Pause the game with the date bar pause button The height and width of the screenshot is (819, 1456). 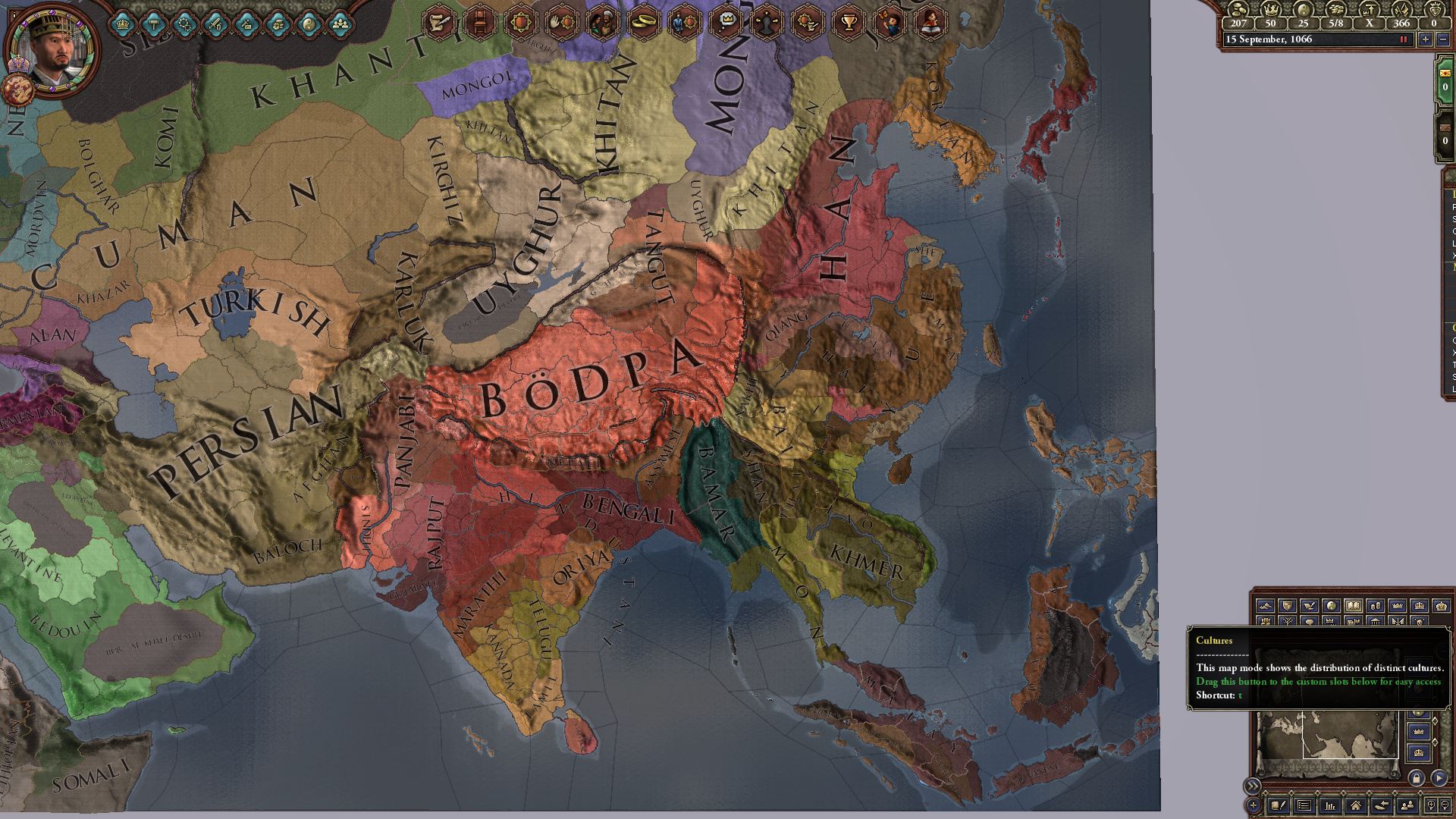coord(1404,39)
